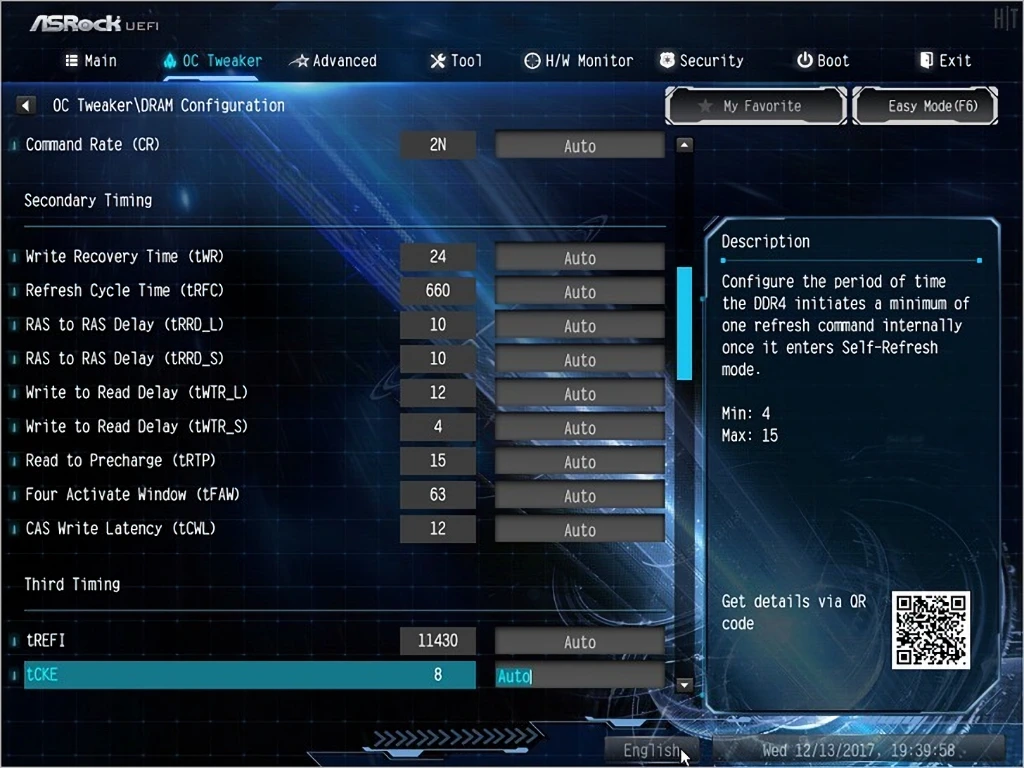Set the Write Recovery Time (tWR) field
The height and width of the screenshot is (768, 1024).
tap(579, 258)
